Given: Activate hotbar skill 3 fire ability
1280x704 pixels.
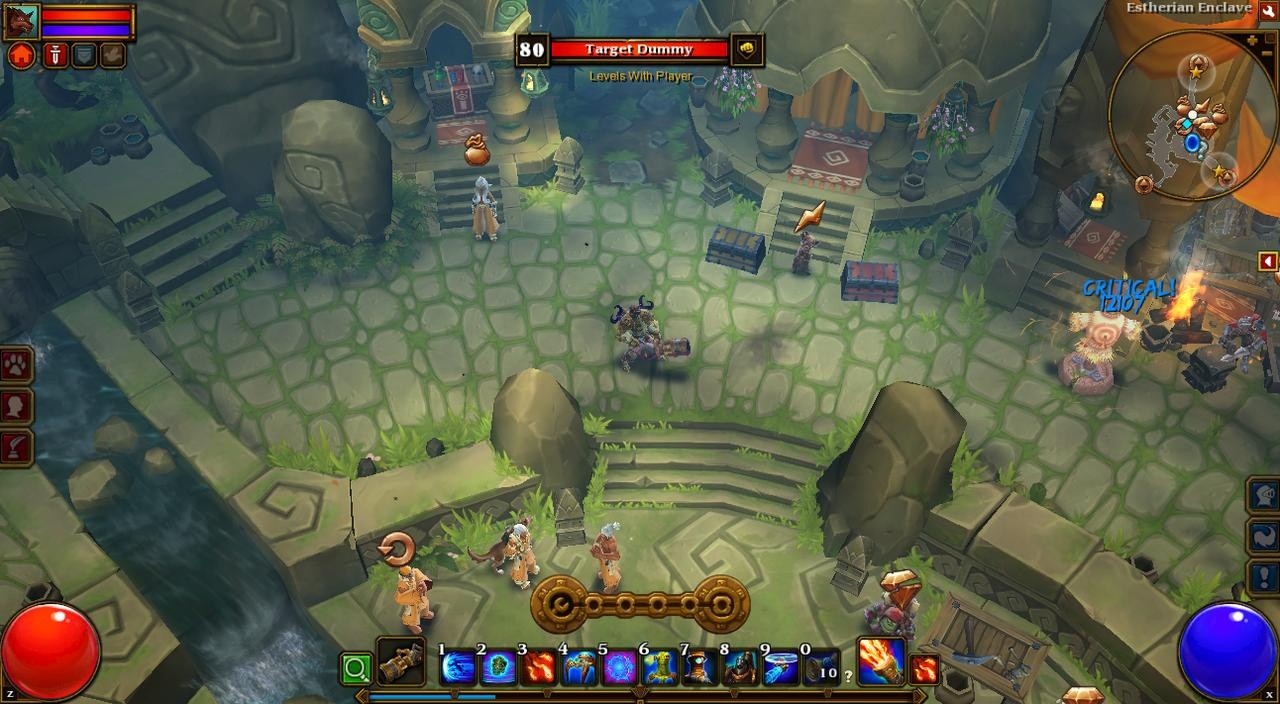Looking at the screenshot, I should [539, 666].
